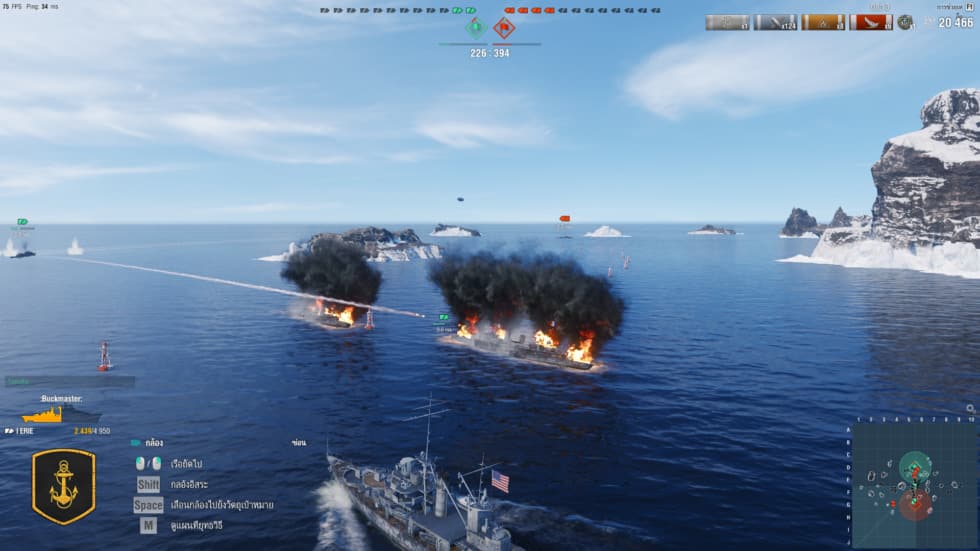Click the minimap

tap(912, 485)
